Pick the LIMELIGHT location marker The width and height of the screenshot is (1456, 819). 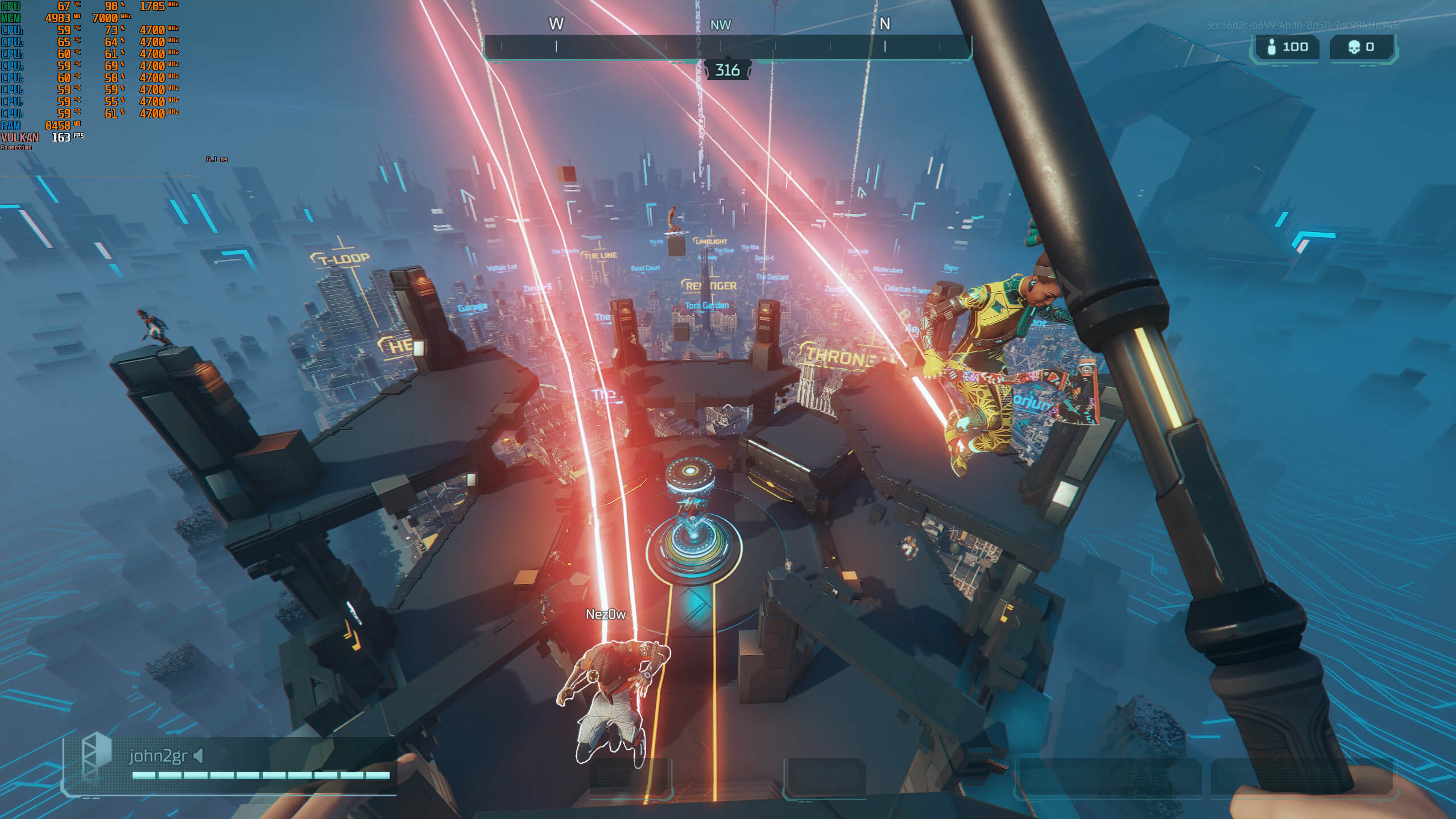click(x=711, y=242)
